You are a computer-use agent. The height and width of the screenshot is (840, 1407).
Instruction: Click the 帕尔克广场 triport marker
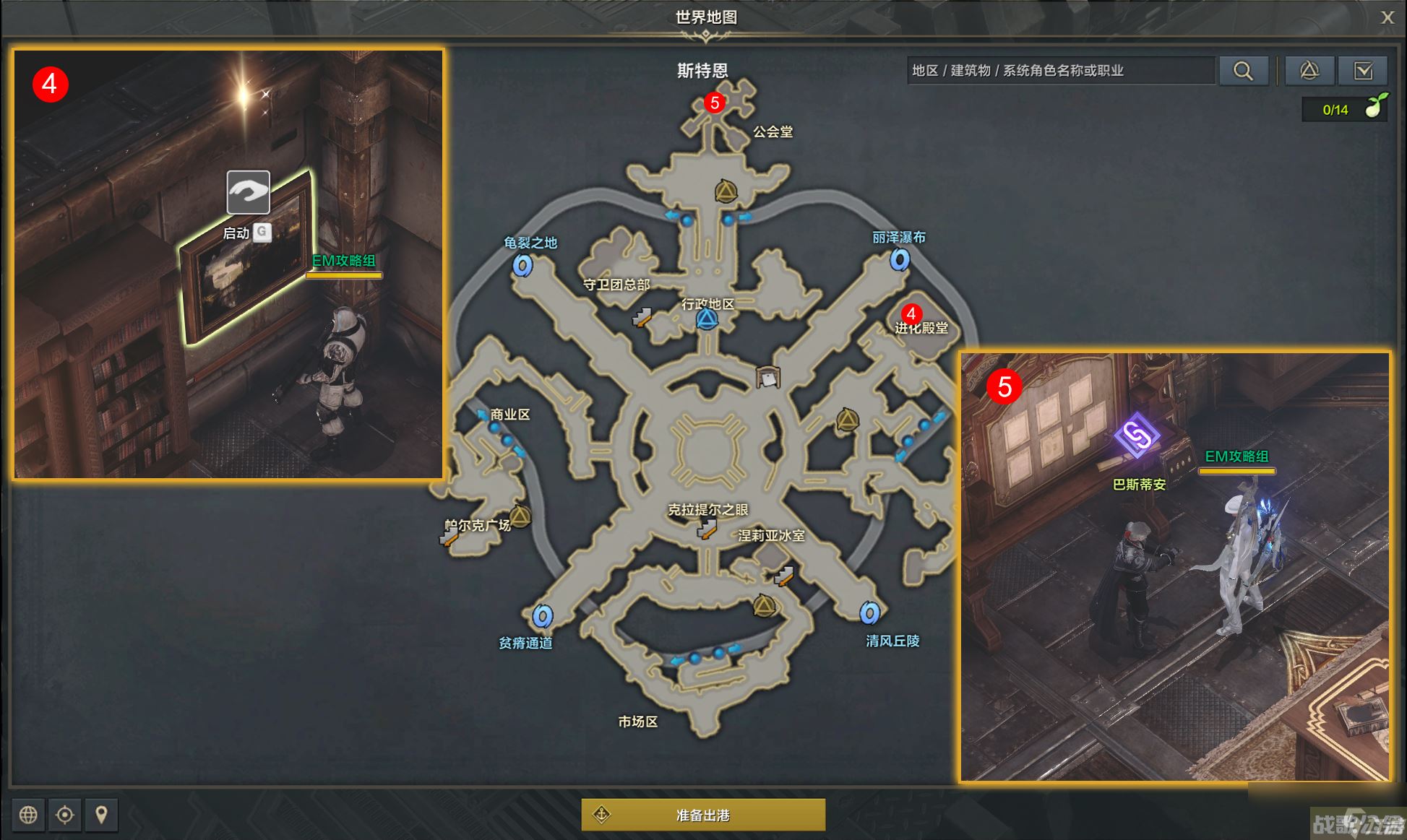(x=520, y=516)
